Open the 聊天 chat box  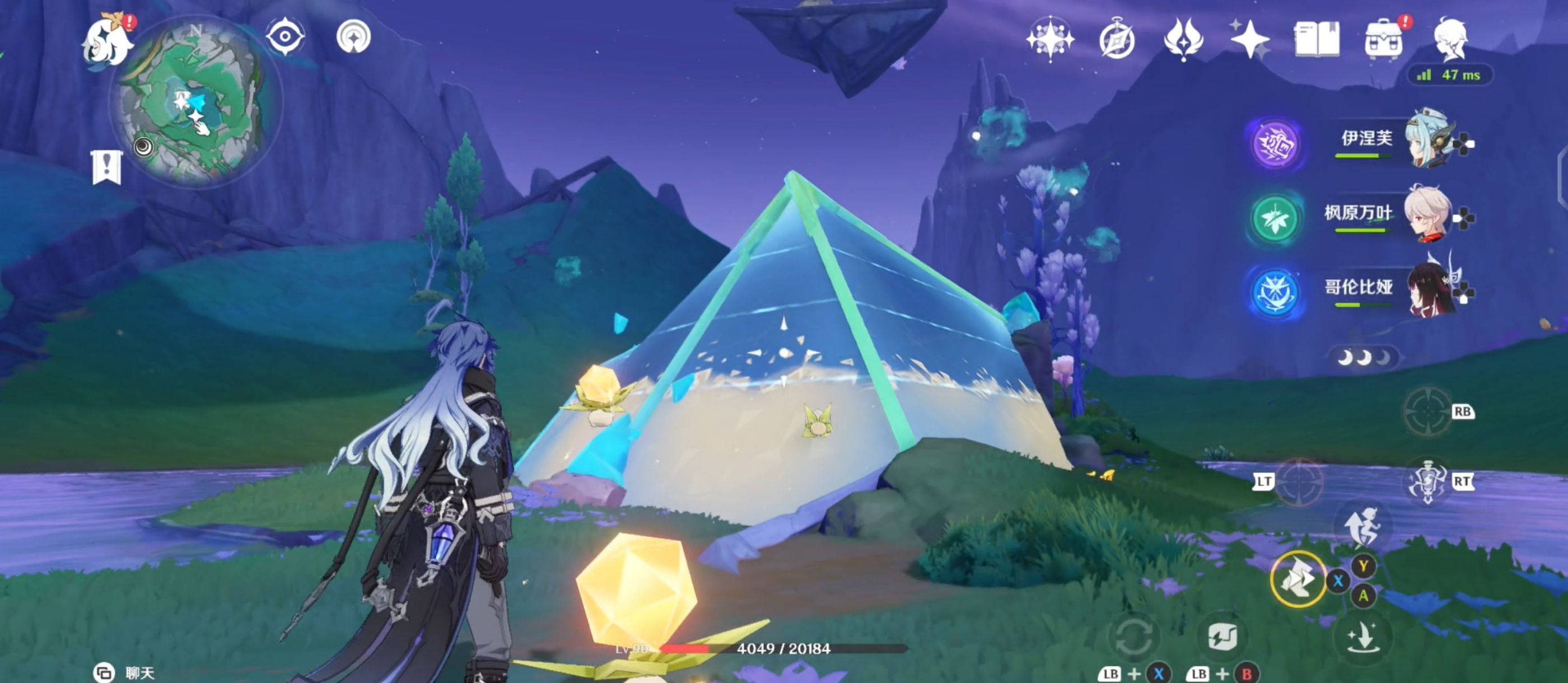125,673
